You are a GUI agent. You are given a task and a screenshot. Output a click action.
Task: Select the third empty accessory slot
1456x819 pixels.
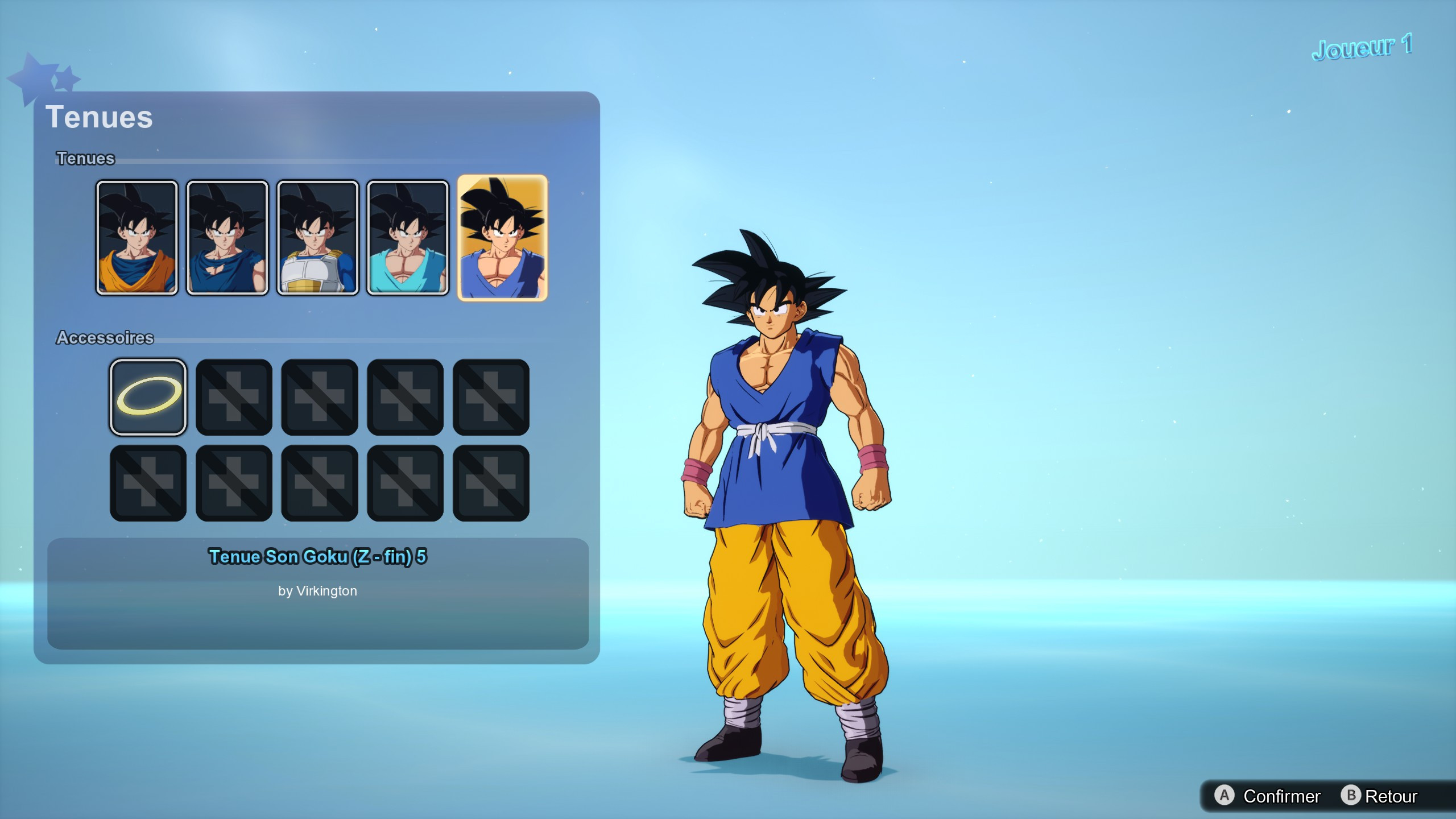click(320, 396)
